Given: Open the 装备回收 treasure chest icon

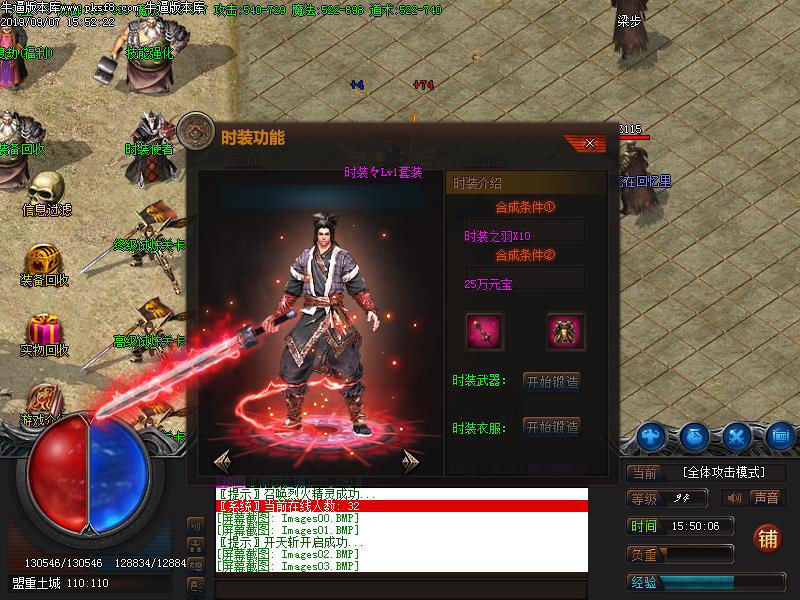Looking at the screenshot, I should [x=45, y=262].
